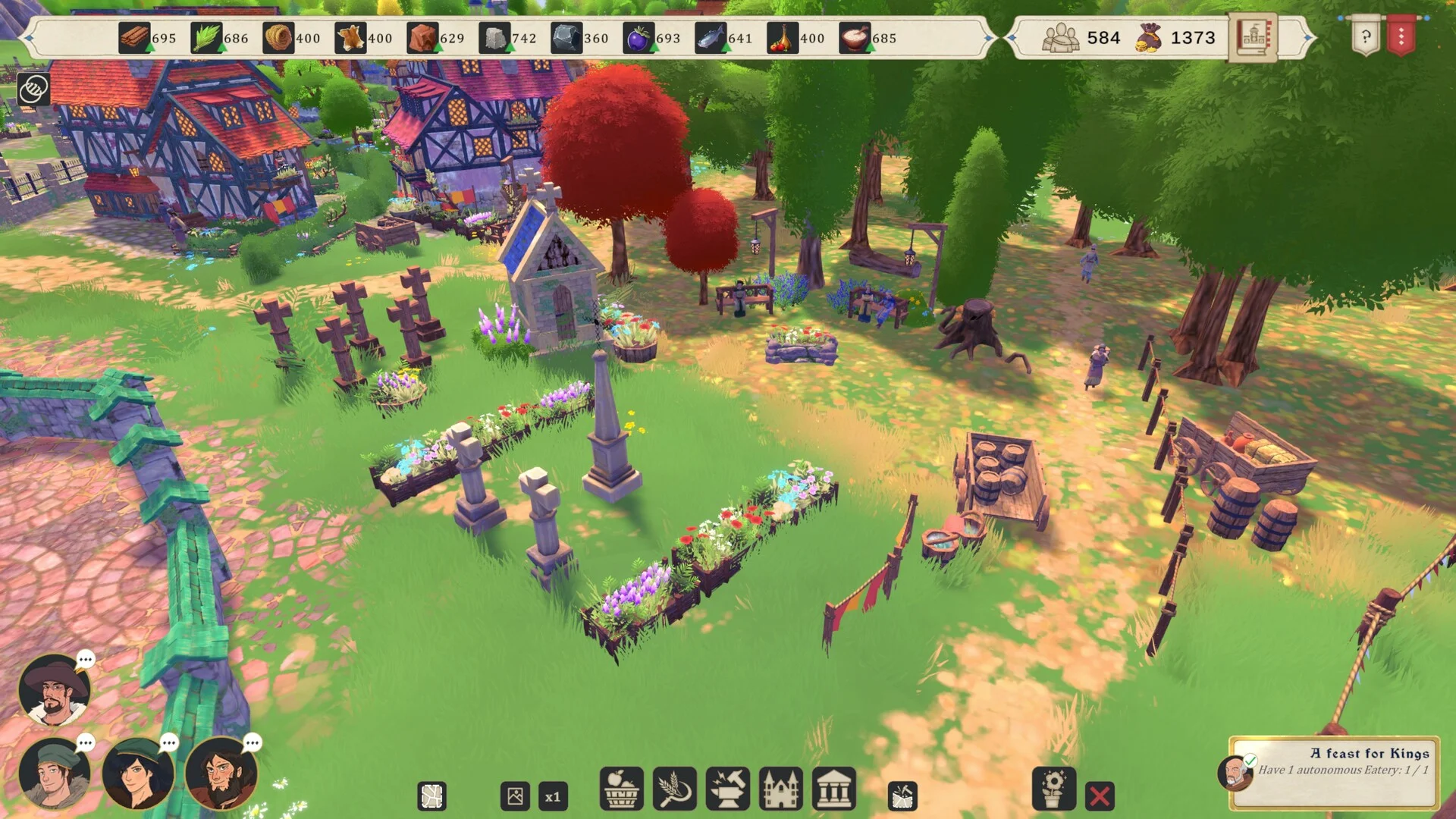Open the red banner options menu
The width and height of the screenshot is (1456, 819).
pyautogui.click(x=1401, y=36)
